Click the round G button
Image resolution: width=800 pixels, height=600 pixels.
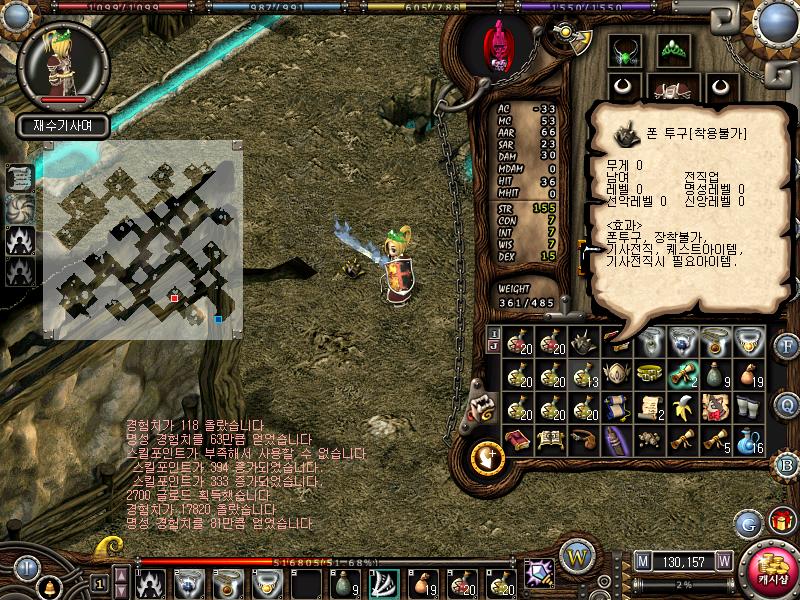[748, 523]
